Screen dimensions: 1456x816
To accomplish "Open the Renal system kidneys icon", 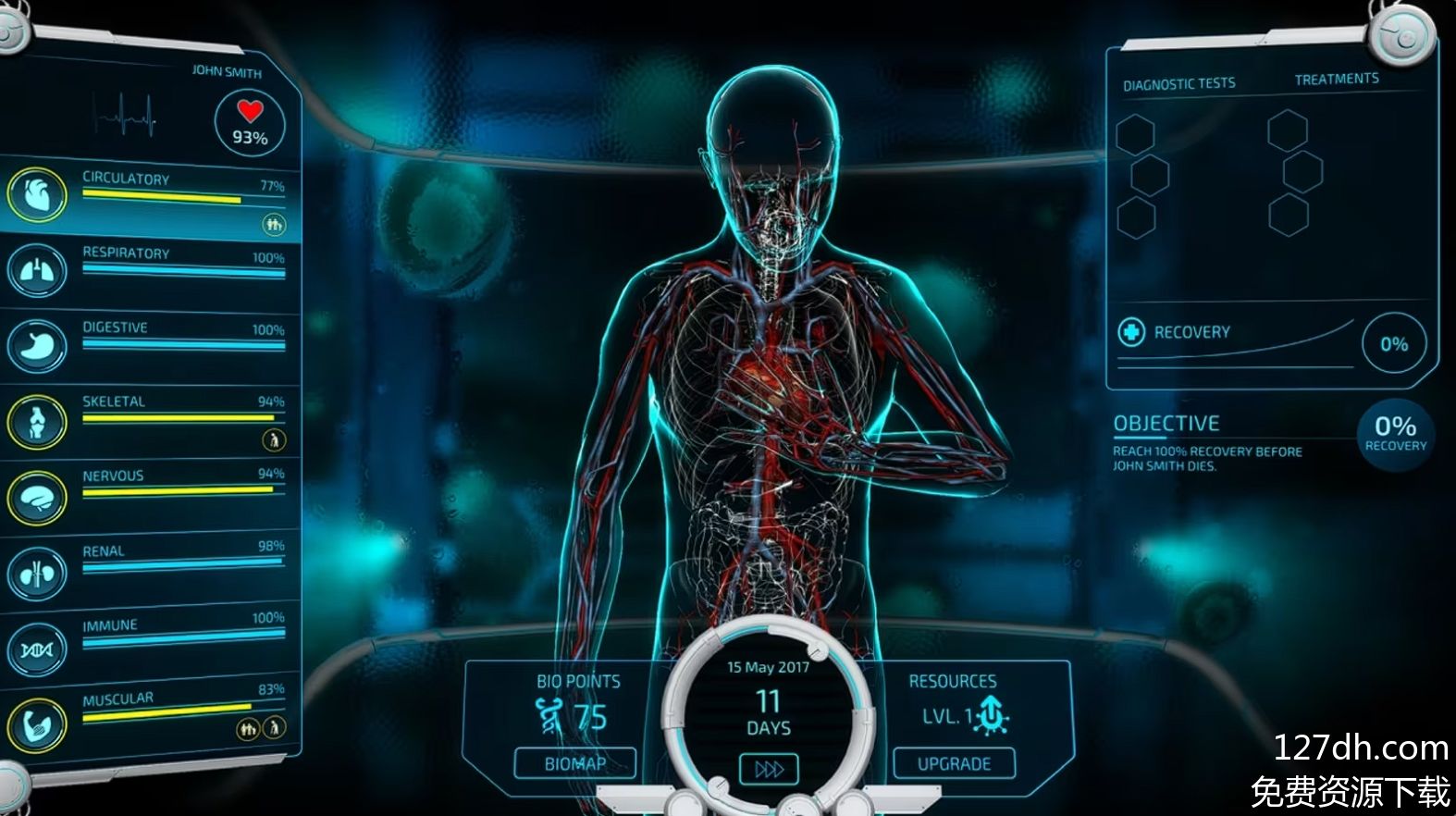I will 37,573.
